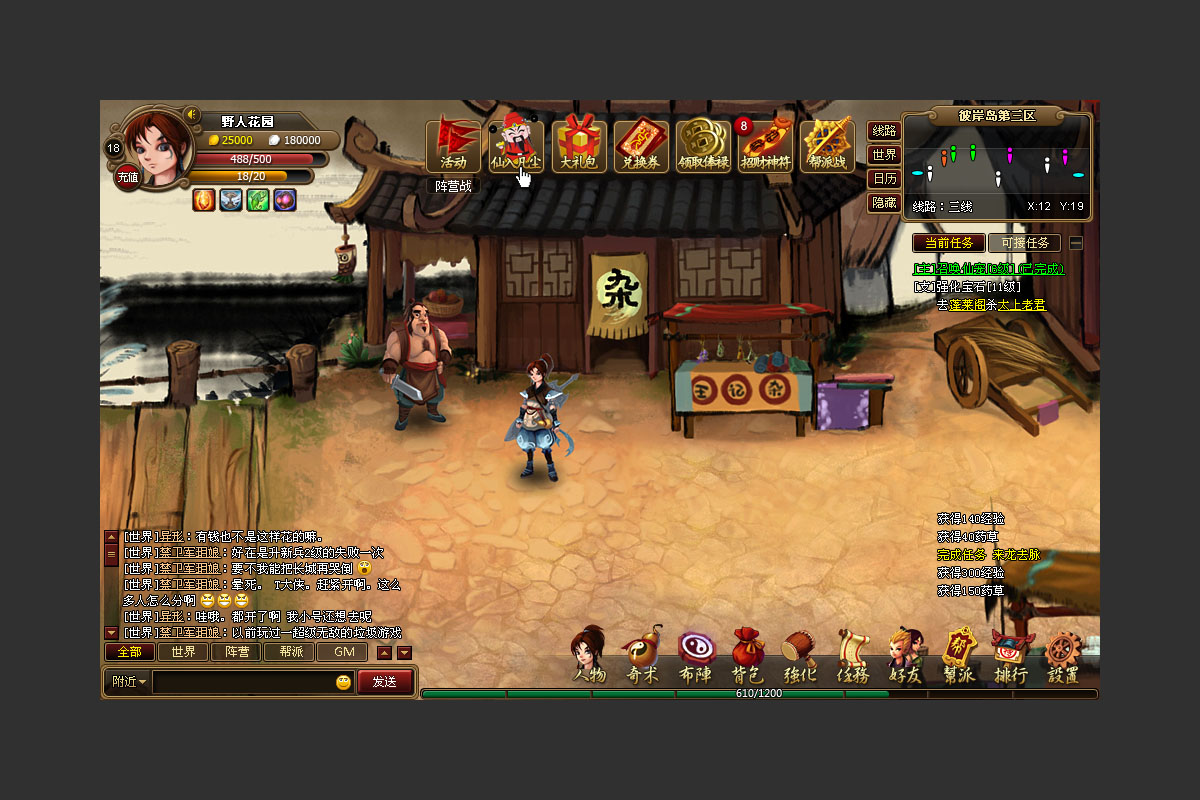1200x800 pixels.
Task: Click the 阵营战 button
Action: [453, 186]
